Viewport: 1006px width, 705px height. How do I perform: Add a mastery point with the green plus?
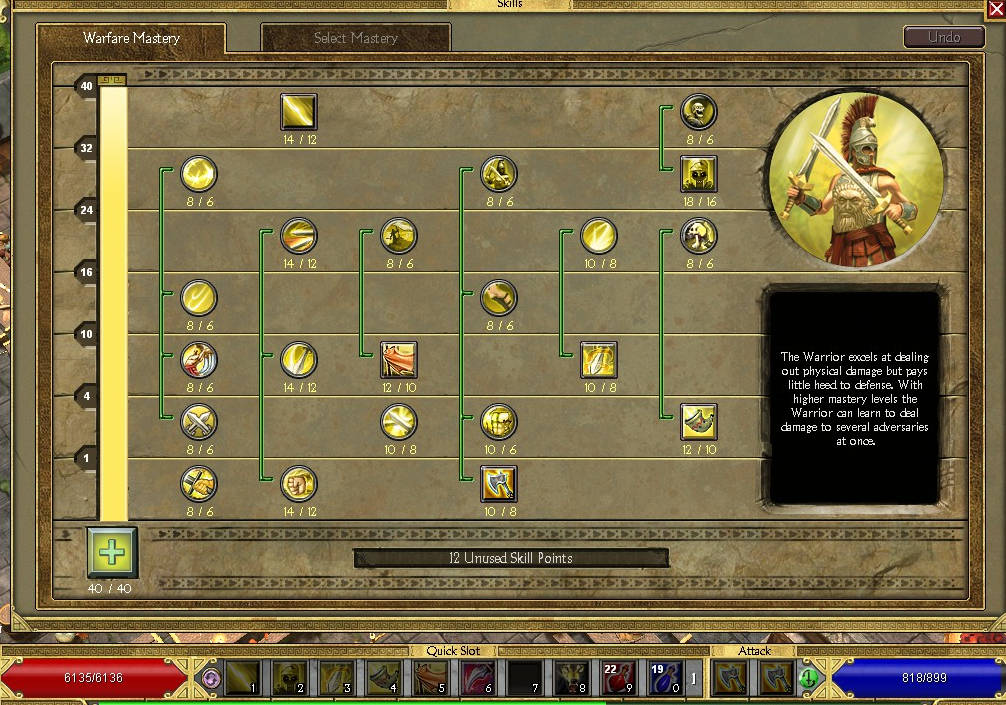click(111, 551)
